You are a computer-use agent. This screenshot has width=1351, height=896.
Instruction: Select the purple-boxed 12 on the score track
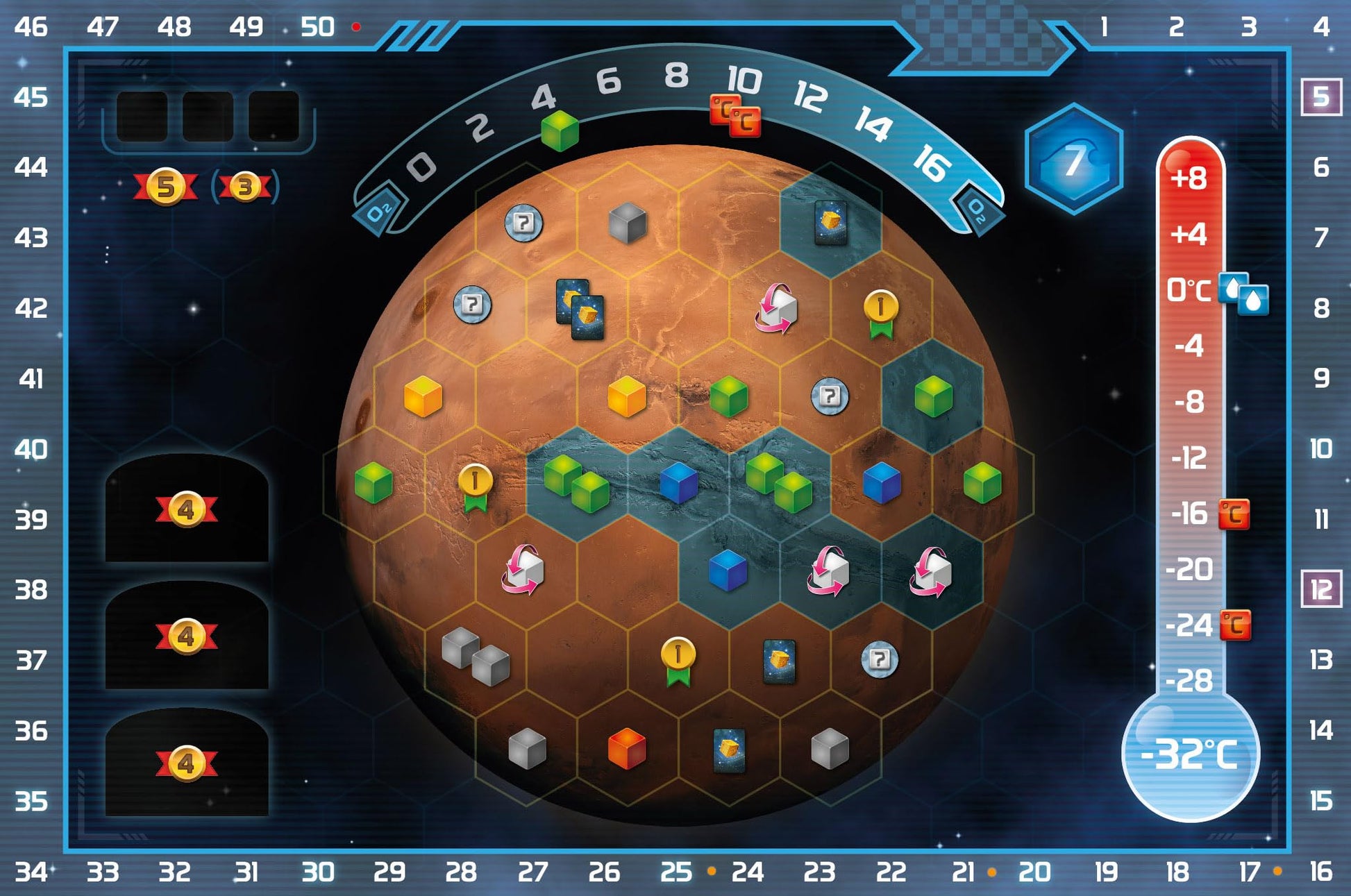point(1320,589)
